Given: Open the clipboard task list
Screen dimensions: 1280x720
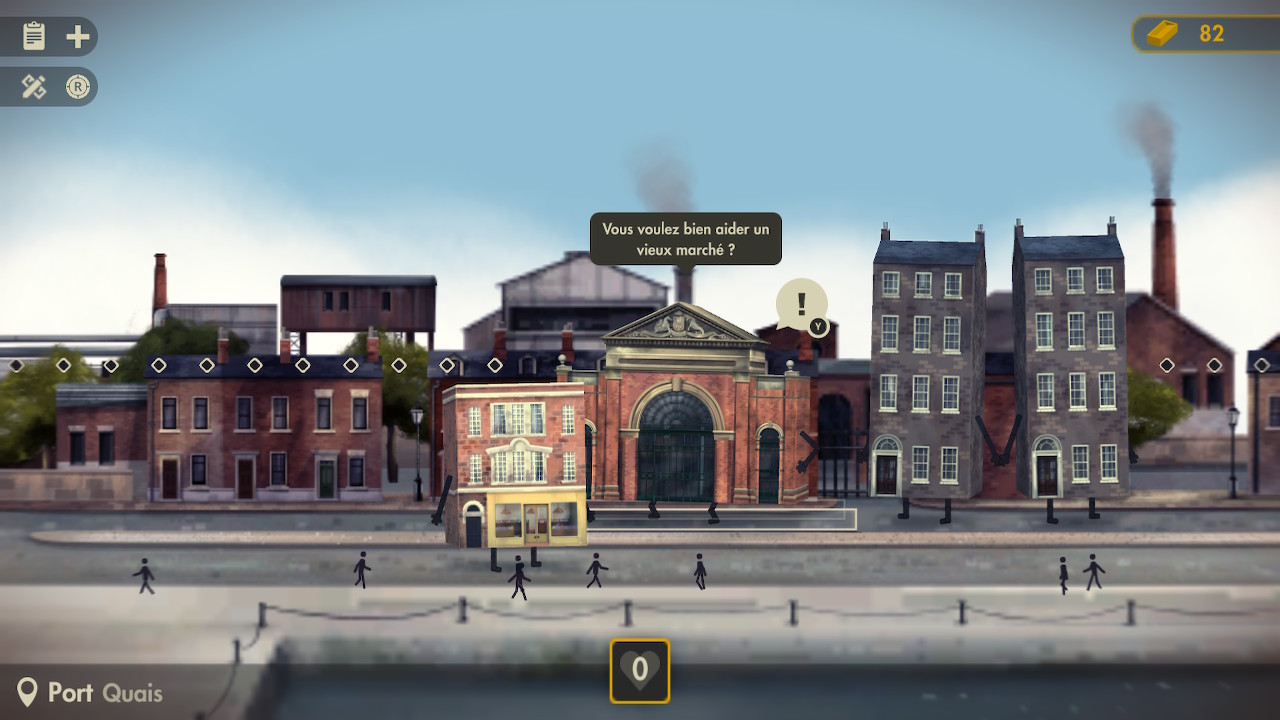Looking at the screenshot, I should 34,37.
